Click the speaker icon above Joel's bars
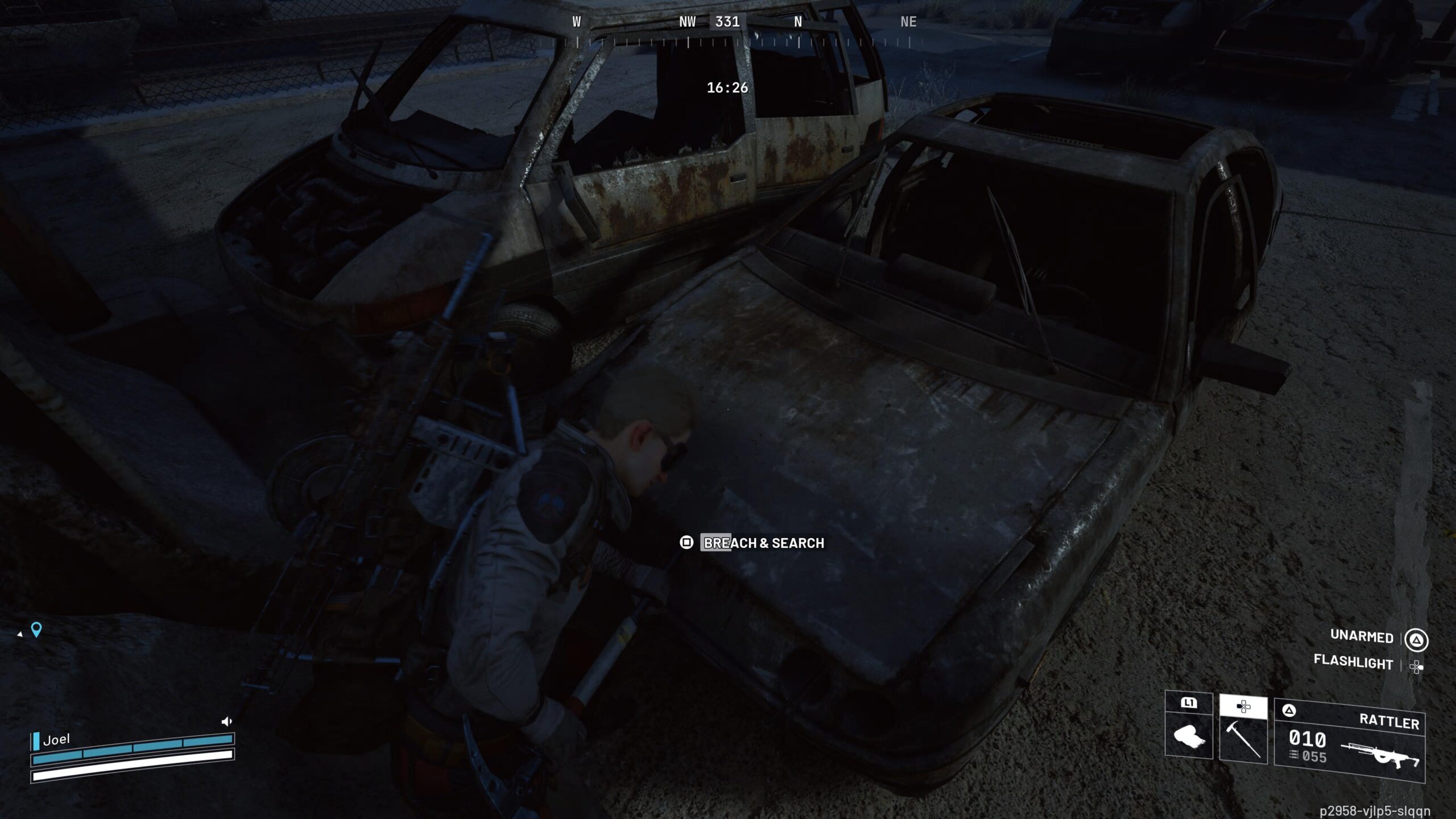This screenshot has height=819, width=1456. 226,722
